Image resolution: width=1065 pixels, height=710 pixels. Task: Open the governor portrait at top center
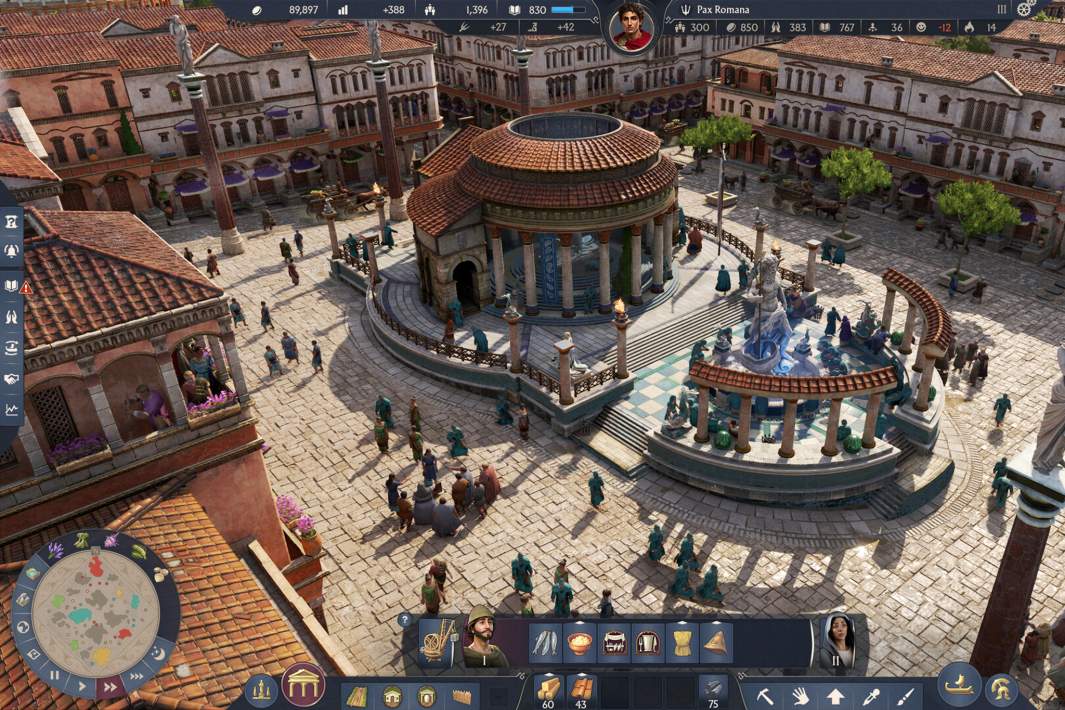631,27
